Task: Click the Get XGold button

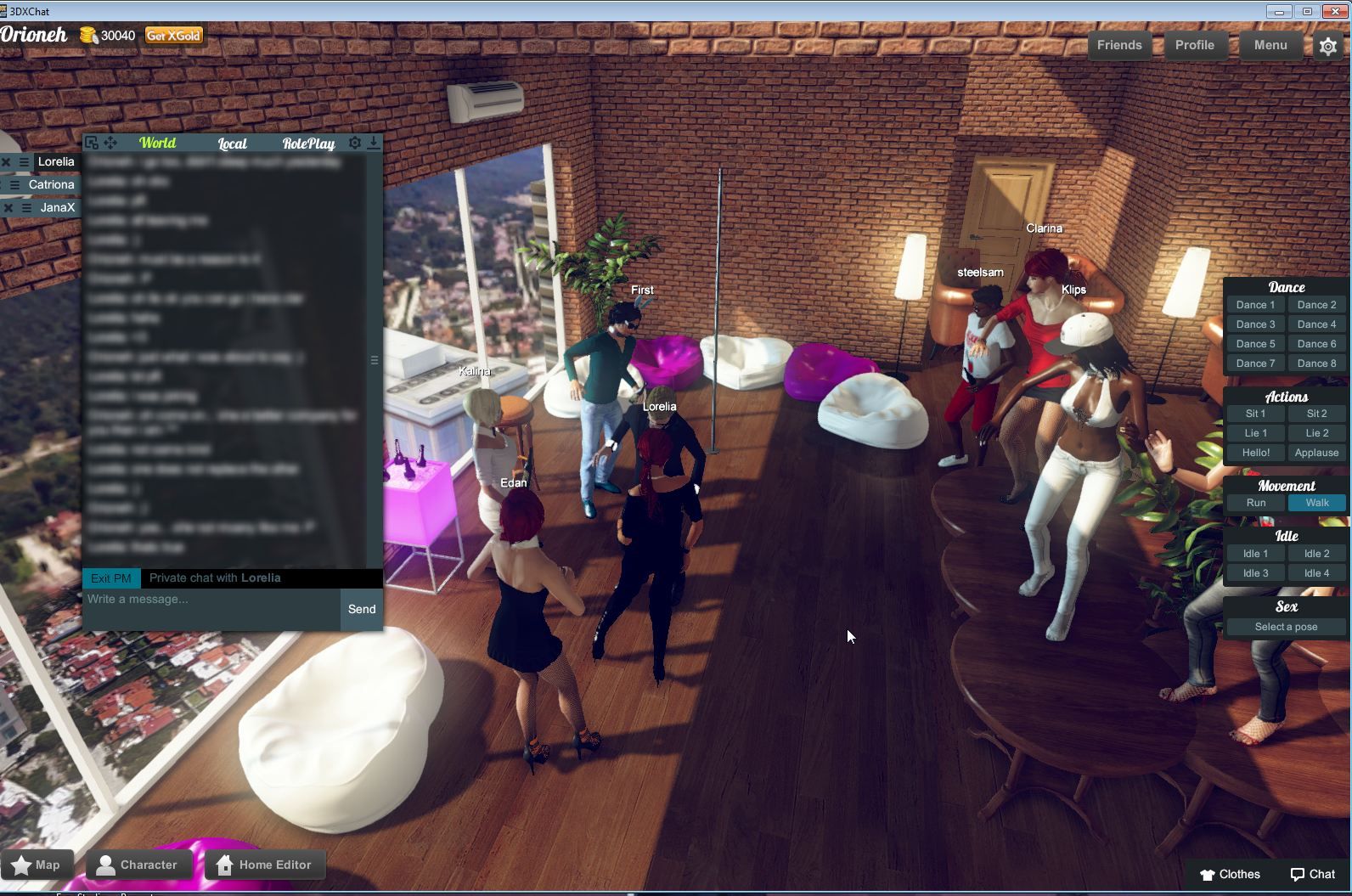Action: [173, 37]
